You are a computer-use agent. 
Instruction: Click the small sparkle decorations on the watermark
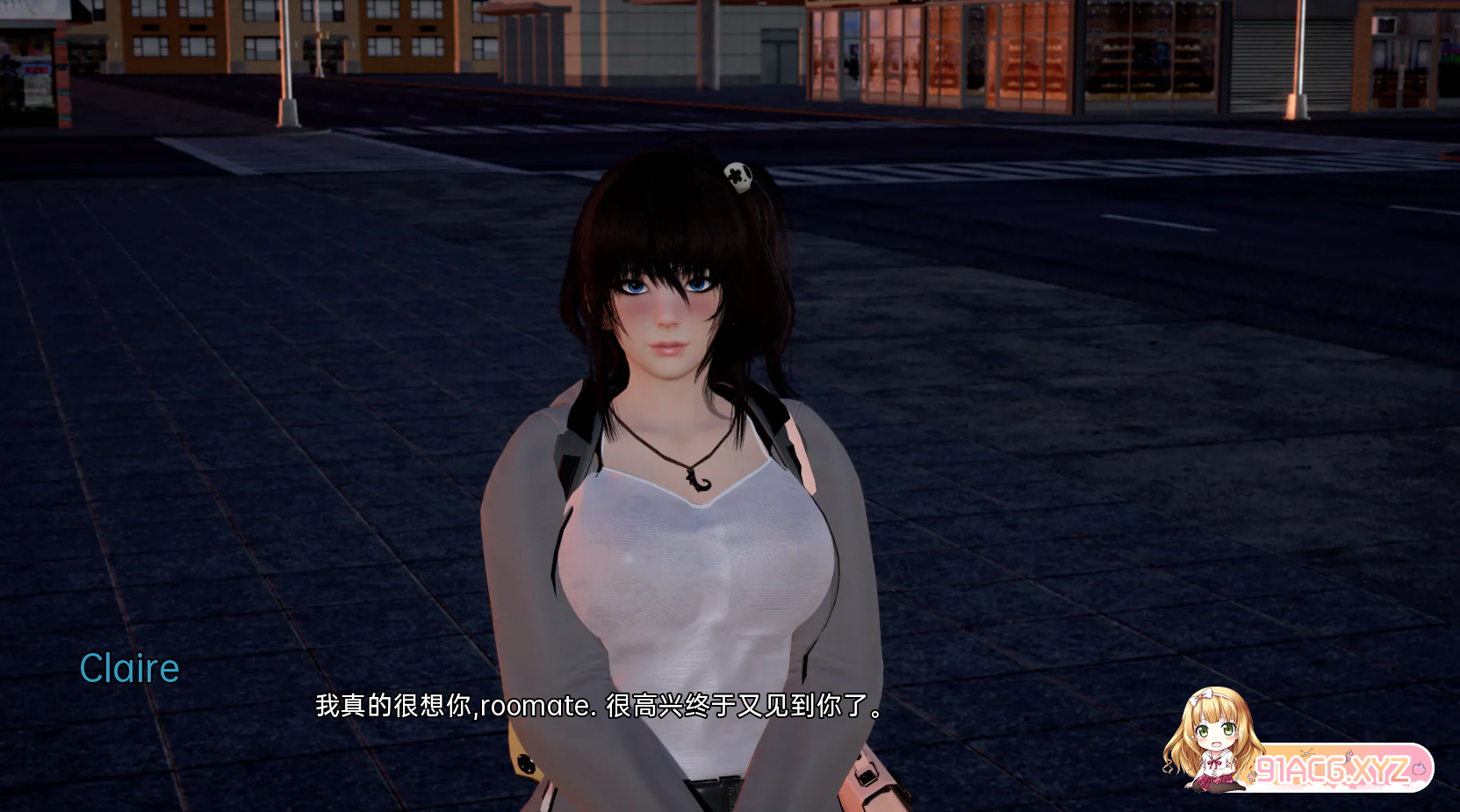(x=1308, y=752)
